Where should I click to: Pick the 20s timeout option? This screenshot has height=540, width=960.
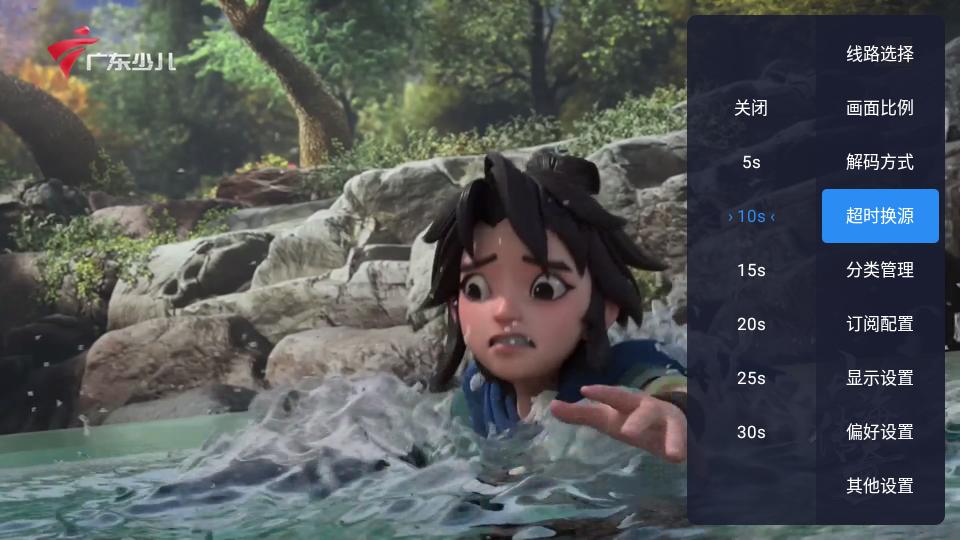pos(751,324)
